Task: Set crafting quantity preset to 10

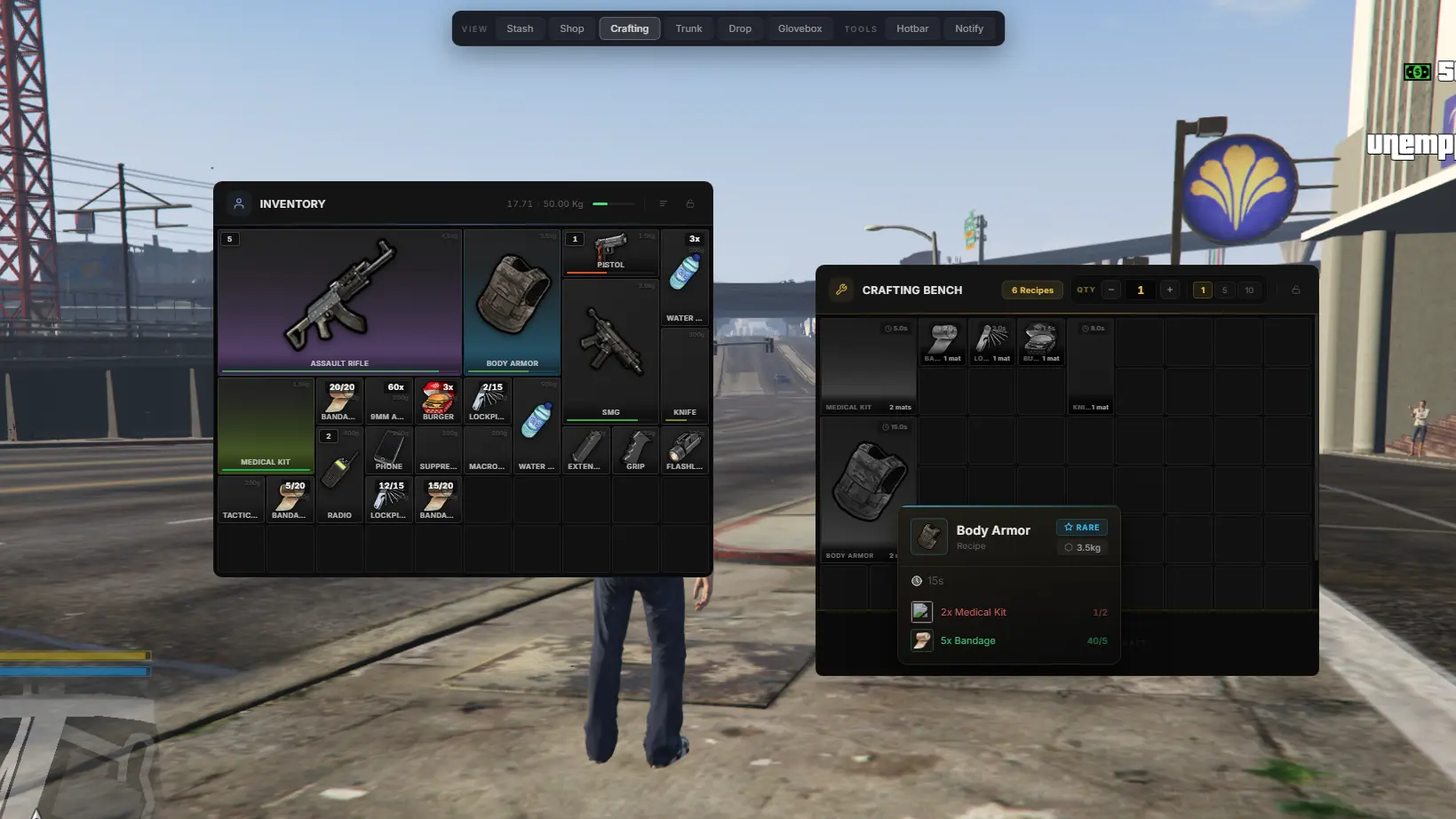Action: [1249, 290]
